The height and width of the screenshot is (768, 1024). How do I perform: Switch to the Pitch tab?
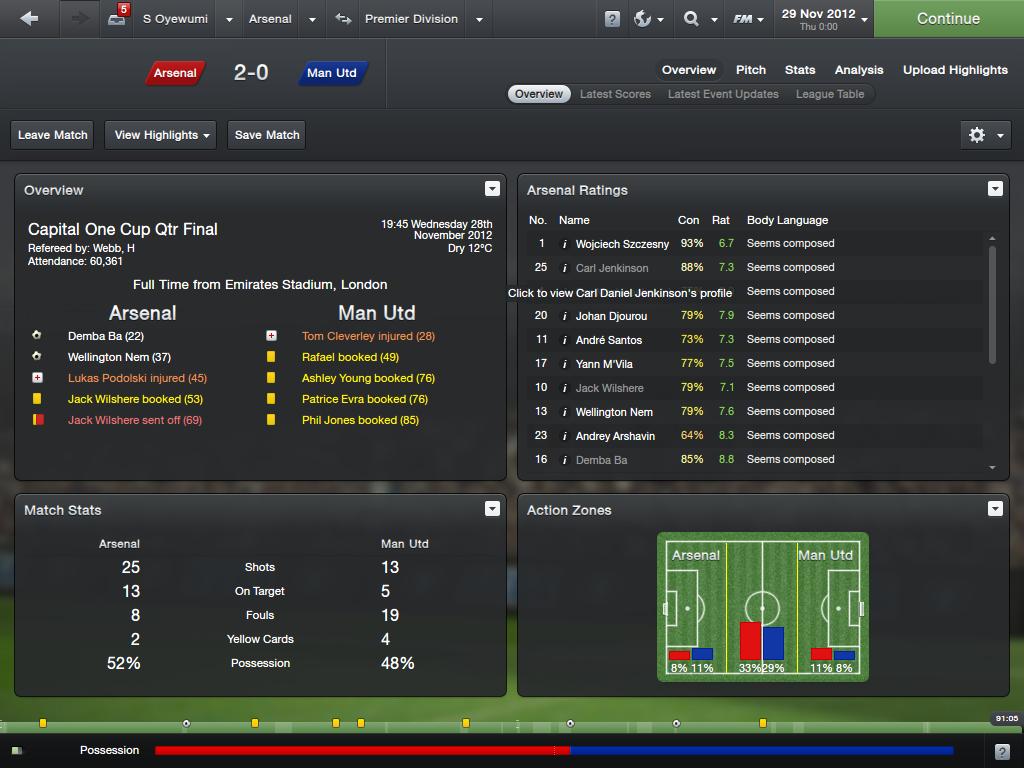pyautogui.click(x=751, y=70)
